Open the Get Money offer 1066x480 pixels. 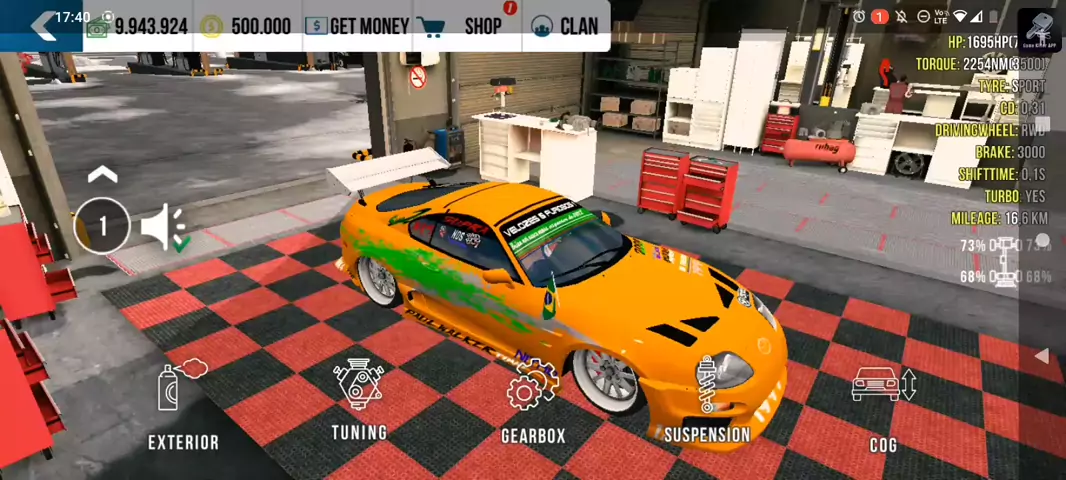click(x=357, y=27)
